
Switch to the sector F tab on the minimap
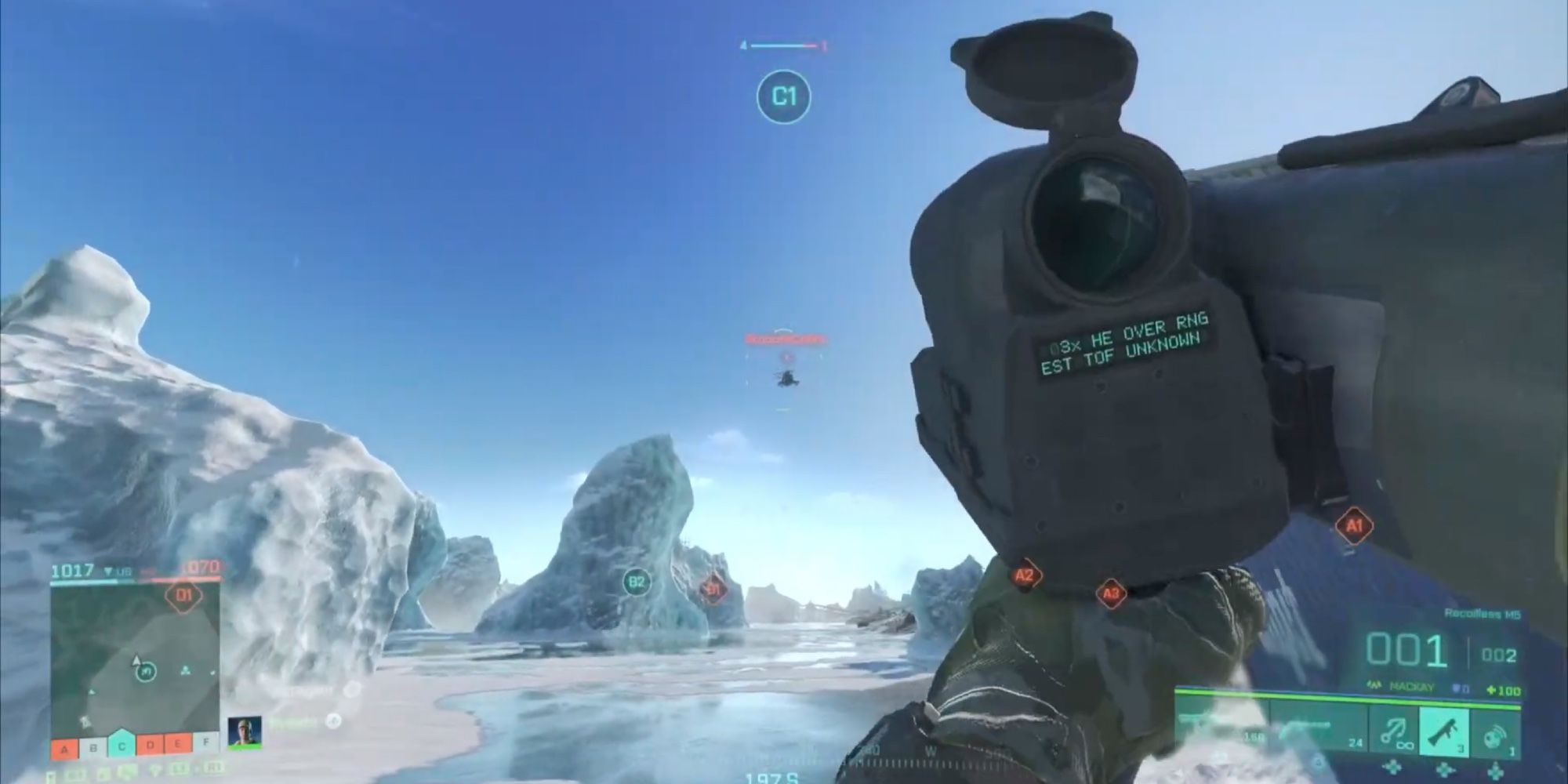(x=205, y=742)
